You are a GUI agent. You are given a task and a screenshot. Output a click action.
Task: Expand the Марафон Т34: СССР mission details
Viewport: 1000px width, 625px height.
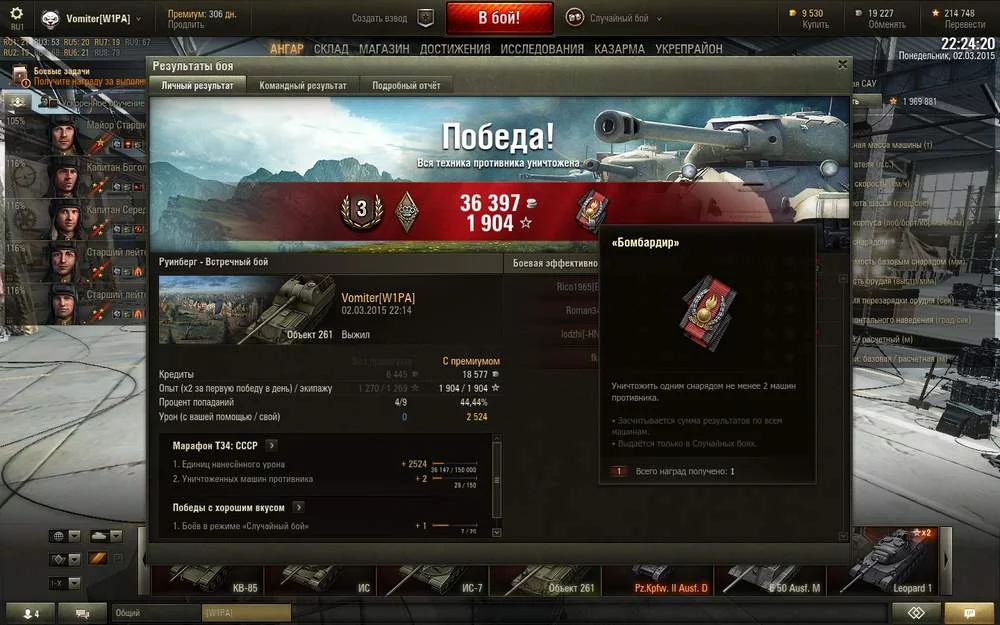[x=271, y=446]
